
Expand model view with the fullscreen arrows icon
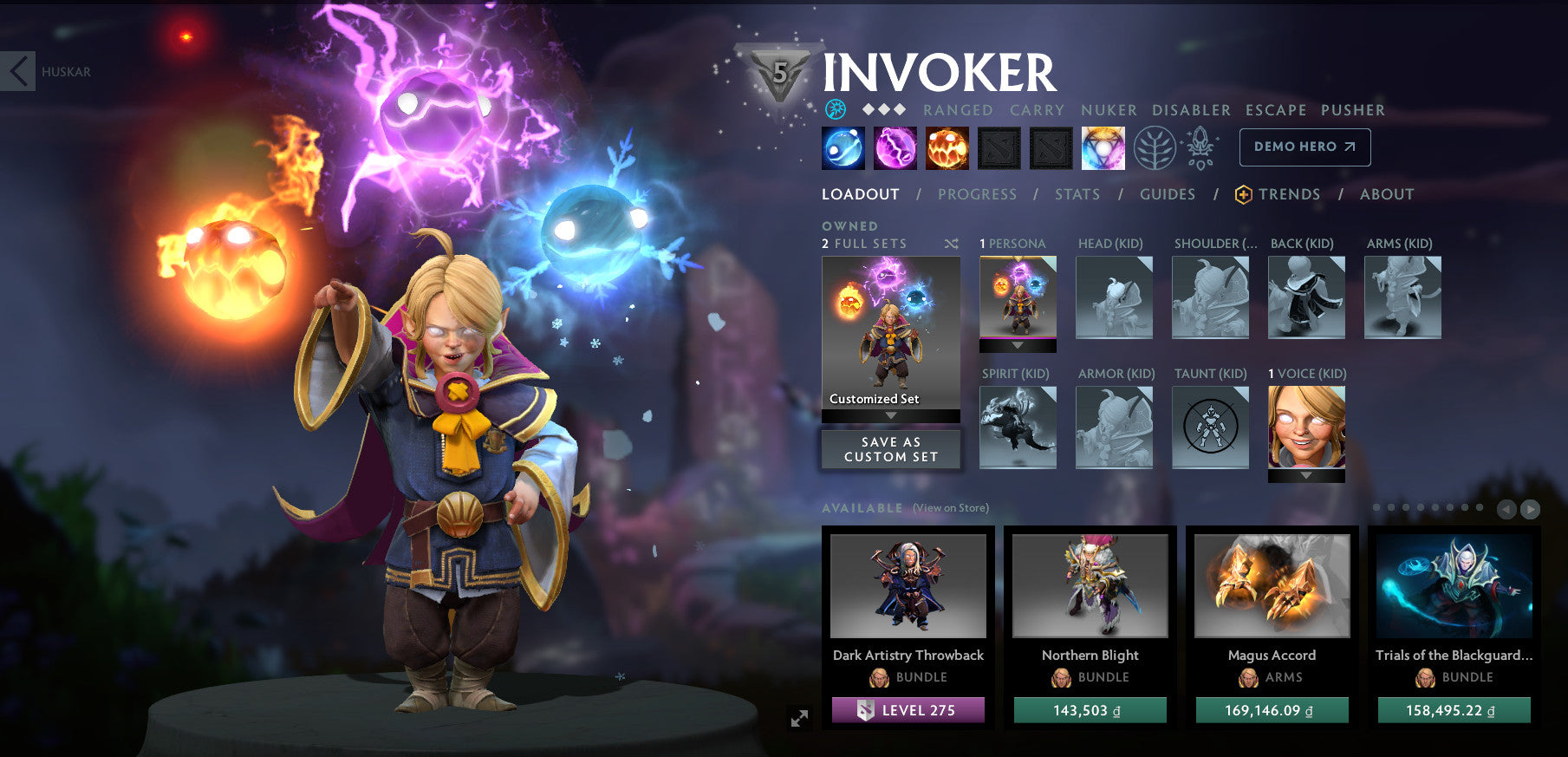coord(799,716)
